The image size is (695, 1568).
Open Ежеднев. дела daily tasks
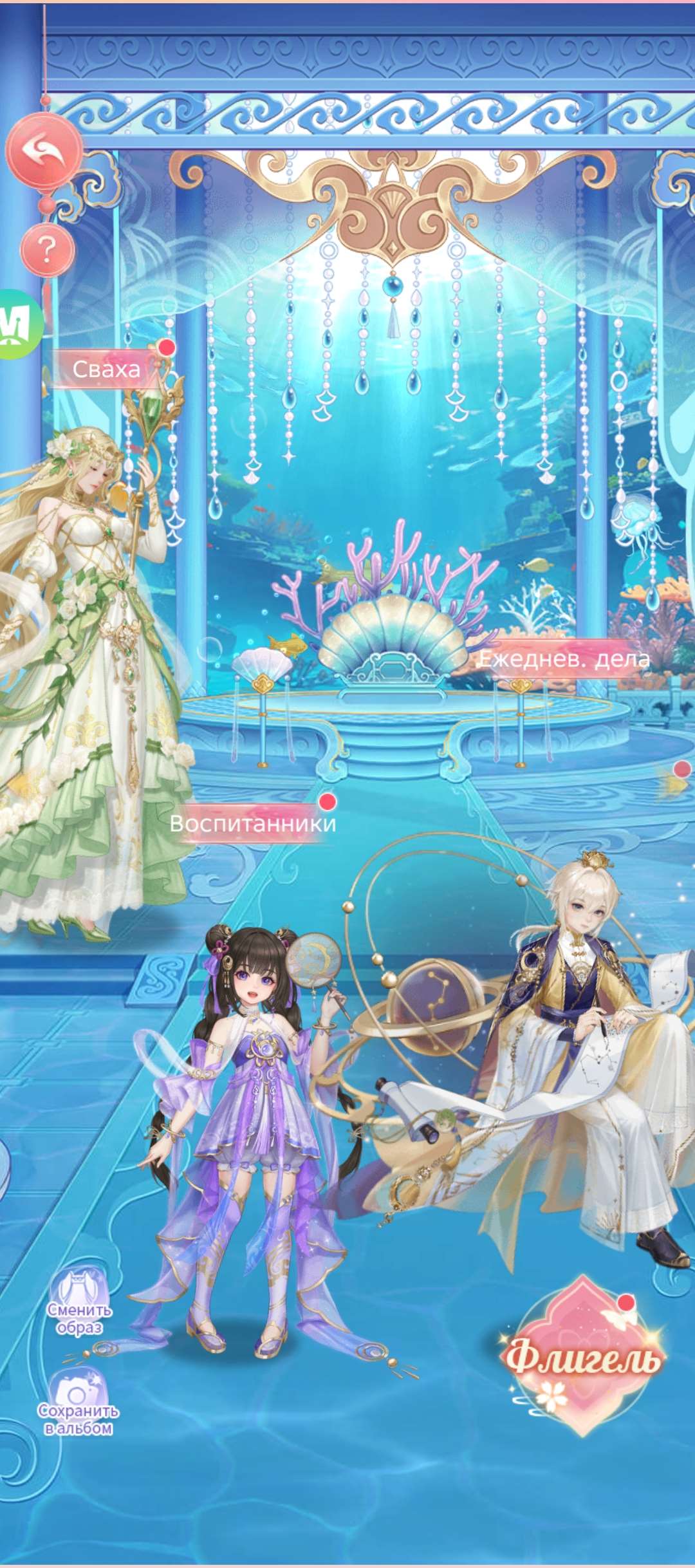click(564, 659)
